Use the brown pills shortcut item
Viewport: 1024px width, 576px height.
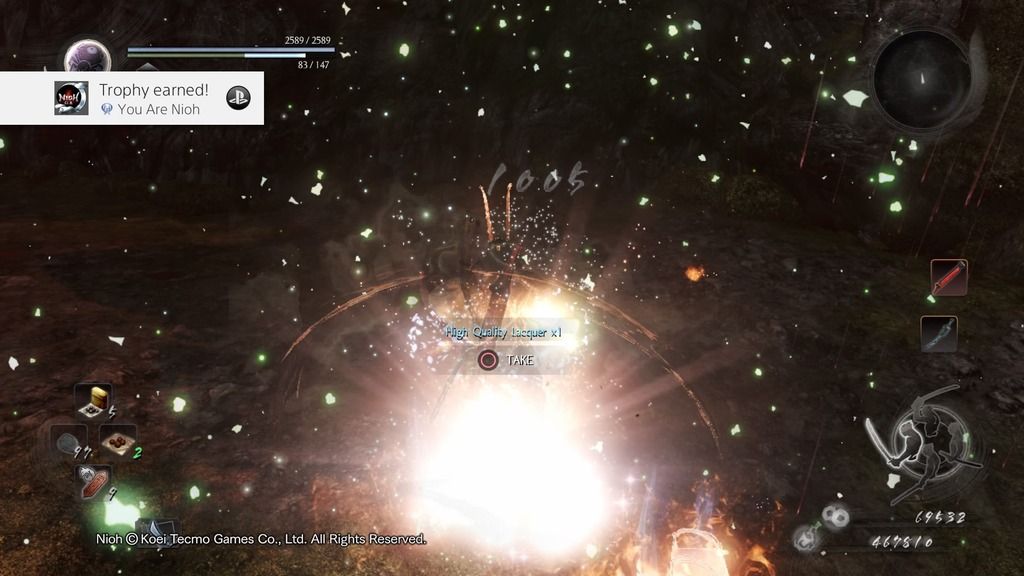pos(119,440)
